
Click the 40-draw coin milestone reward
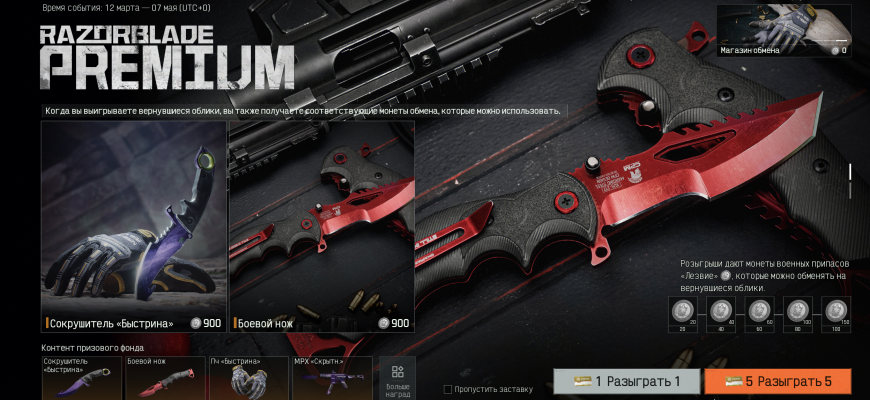click(x=721, y=312)
